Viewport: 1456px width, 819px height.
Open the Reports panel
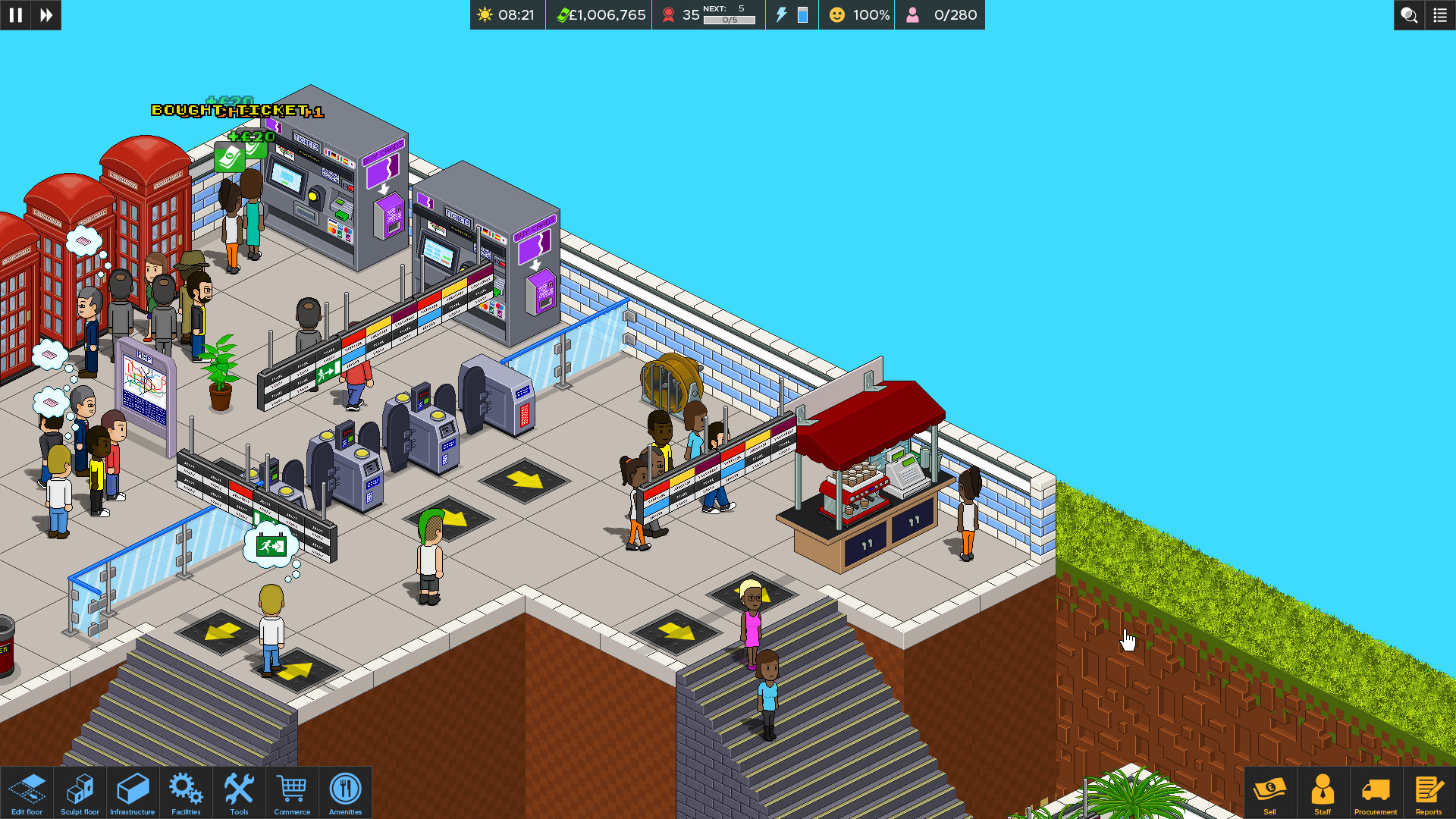pos(1429,792)
